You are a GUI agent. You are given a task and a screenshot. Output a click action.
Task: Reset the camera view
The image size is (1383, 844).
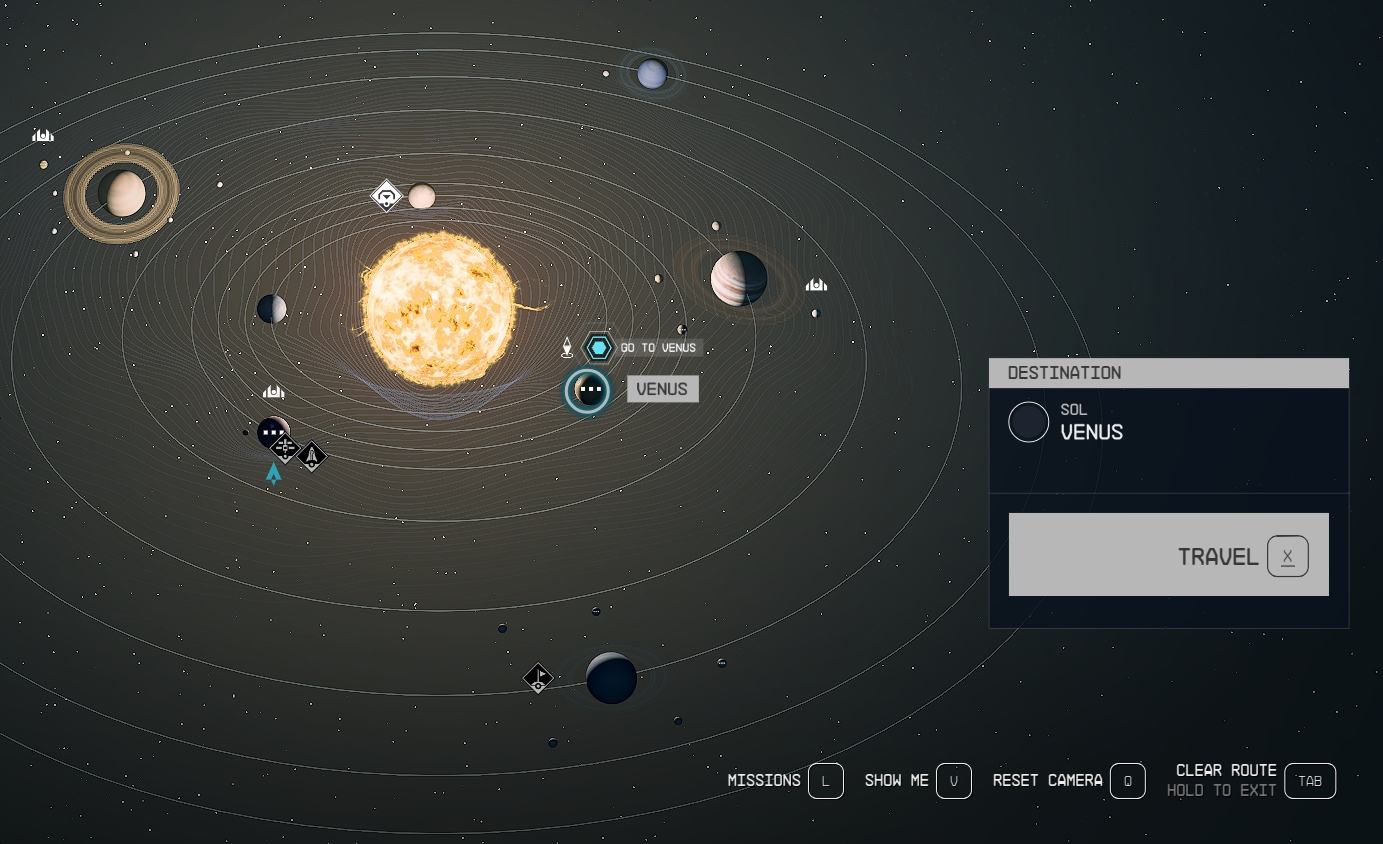[1127, 781]
